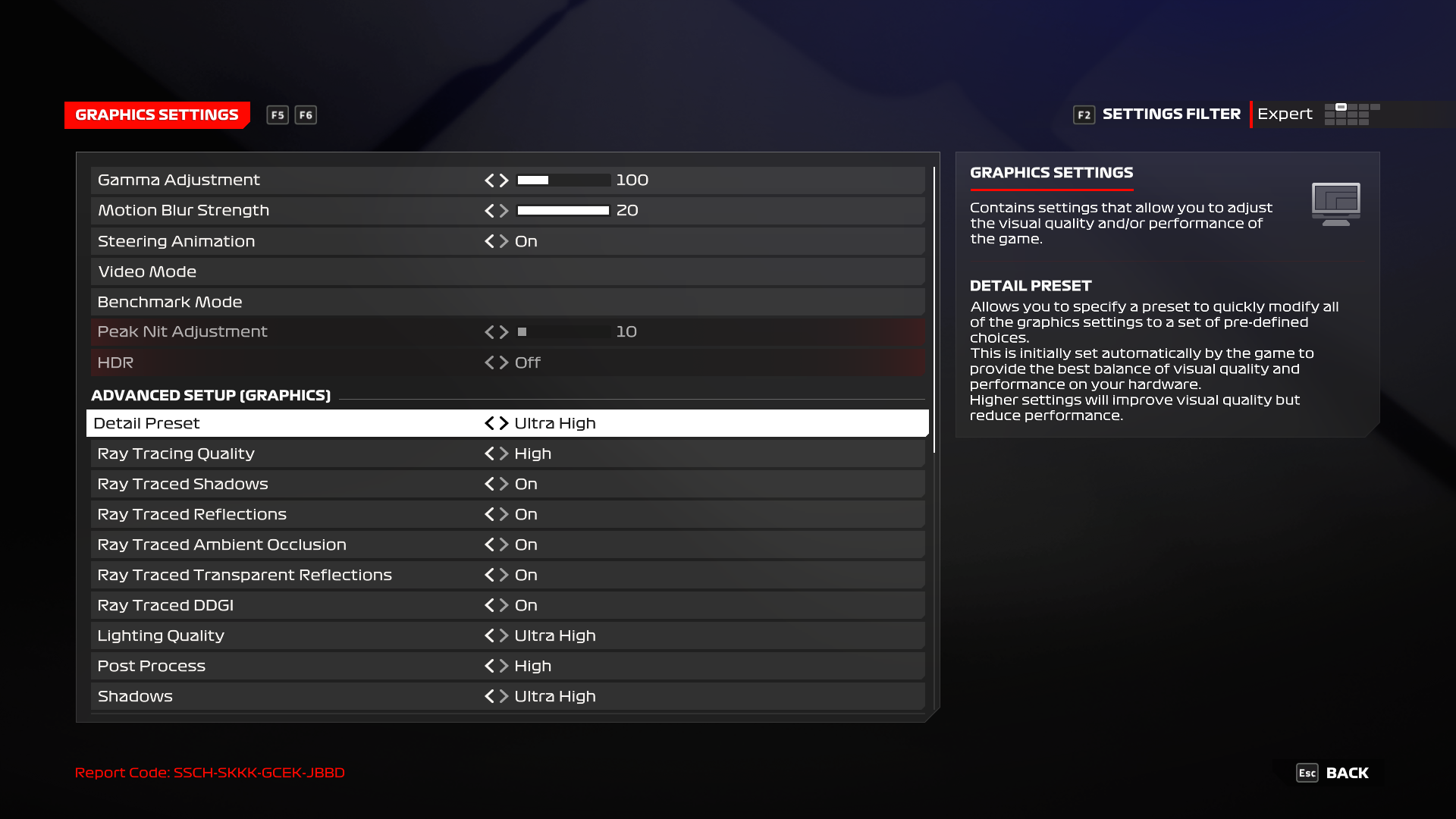Open the Video Mode submenu

[147, 271]
